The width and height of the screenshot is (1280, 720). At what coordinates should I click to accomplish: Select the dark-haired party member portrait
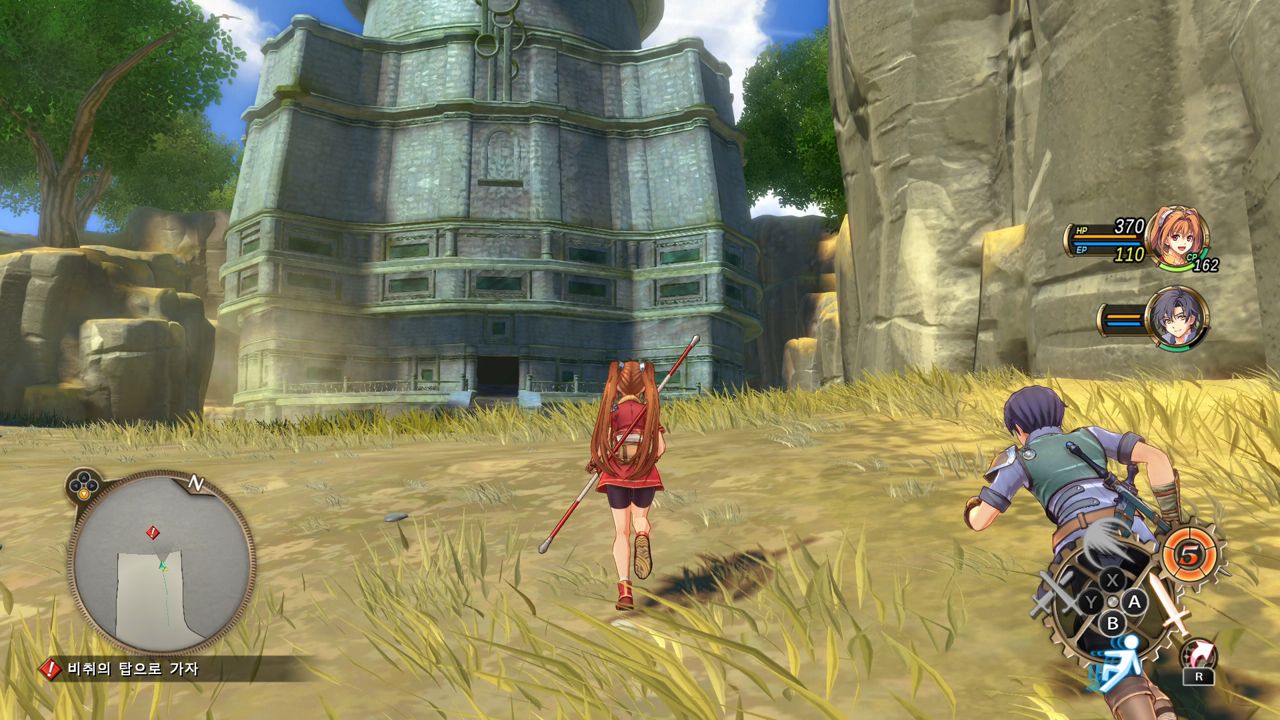coord(1176,318)
